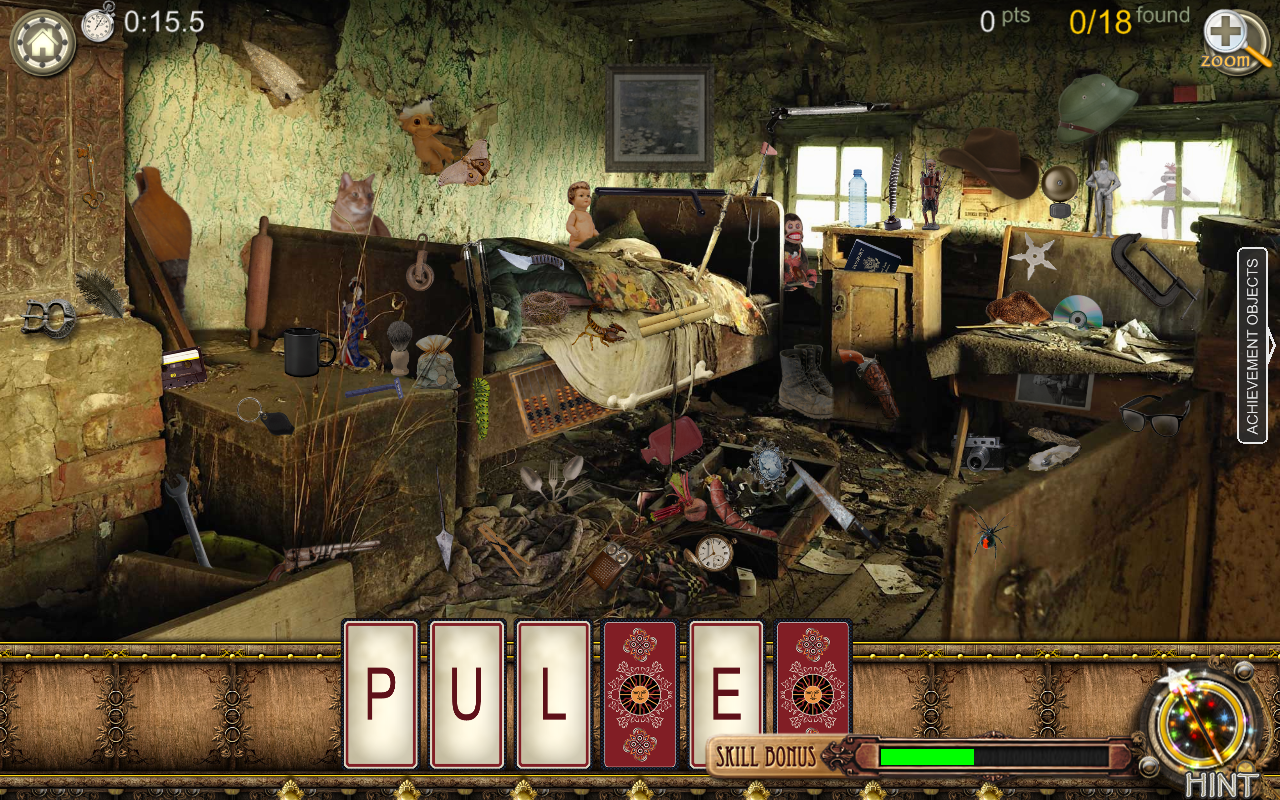This screenshot has width=1280, height=800.
Task: Select the letter card P
Action: 380,693
